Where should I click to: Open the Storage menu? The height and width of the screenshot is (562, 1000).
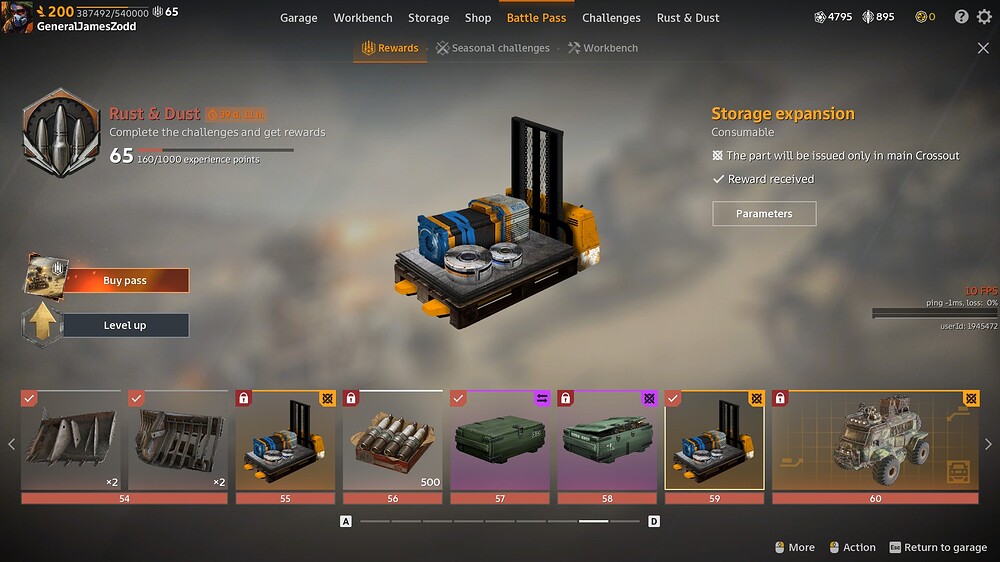pos(428,18)
